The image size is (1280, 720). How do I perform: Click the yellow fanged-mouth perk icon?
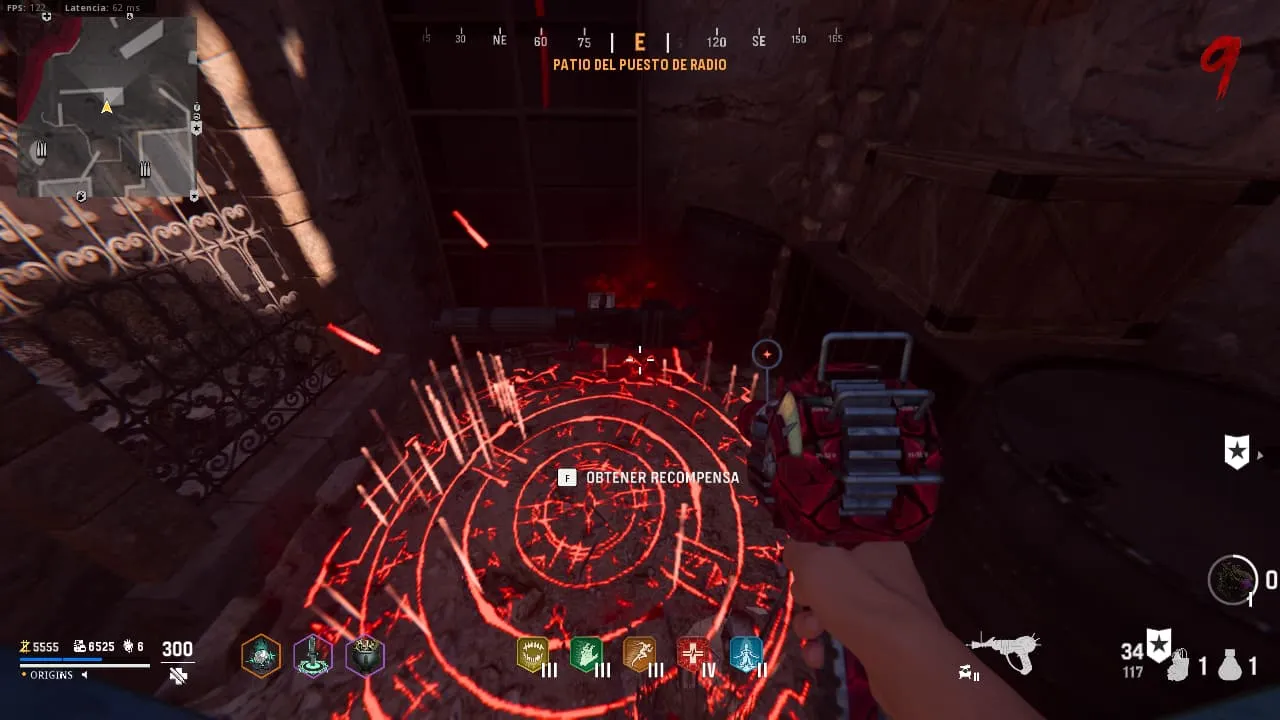tap(532, 654)
